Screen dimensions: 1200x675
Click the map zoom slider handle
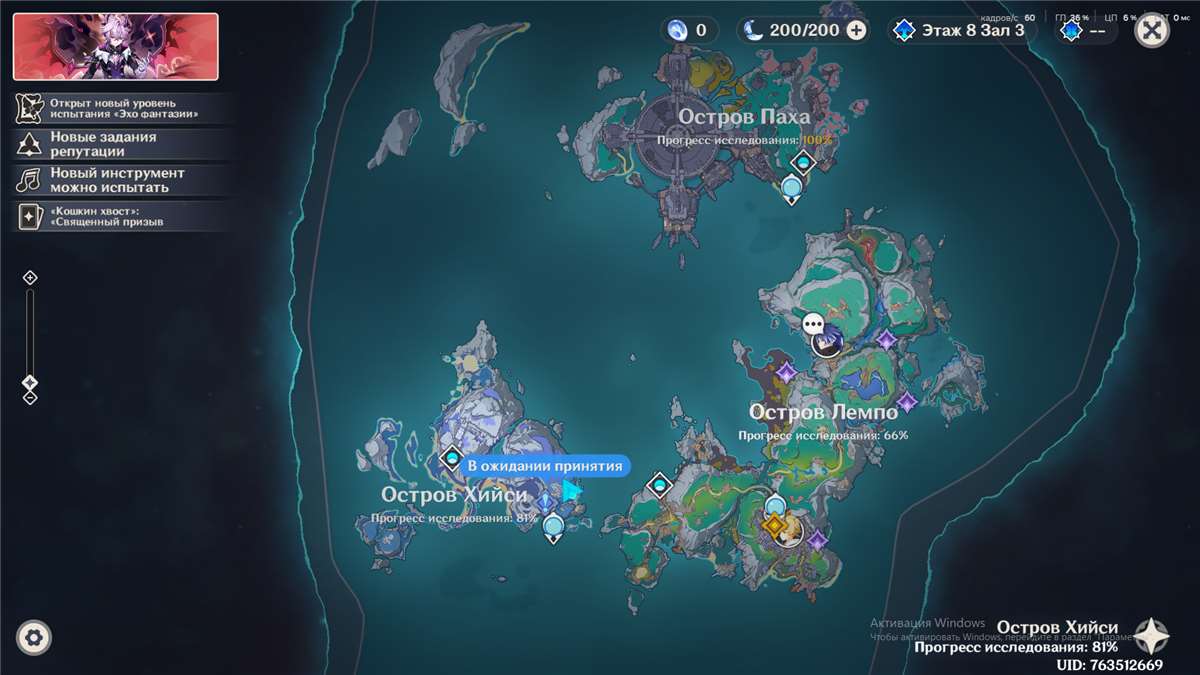pyautogui.click(x=30, y=382)
